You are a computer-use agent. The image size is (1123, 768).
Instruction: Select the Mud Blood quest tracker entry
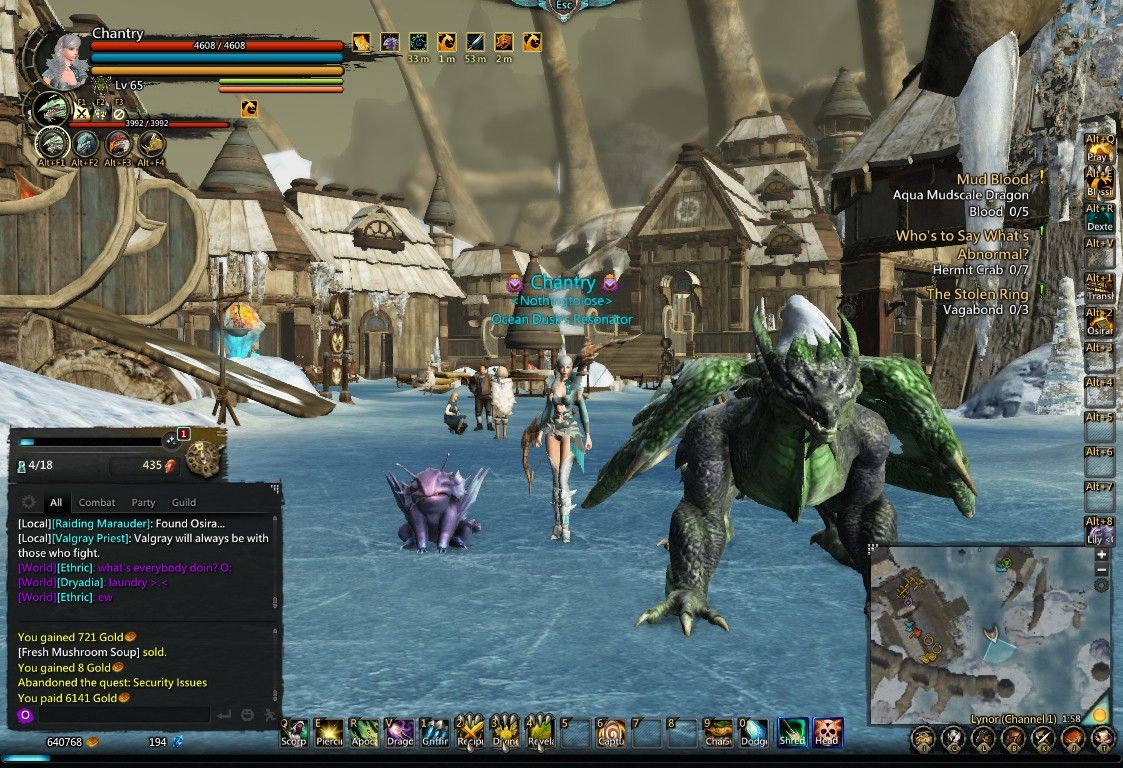[992, 180]
